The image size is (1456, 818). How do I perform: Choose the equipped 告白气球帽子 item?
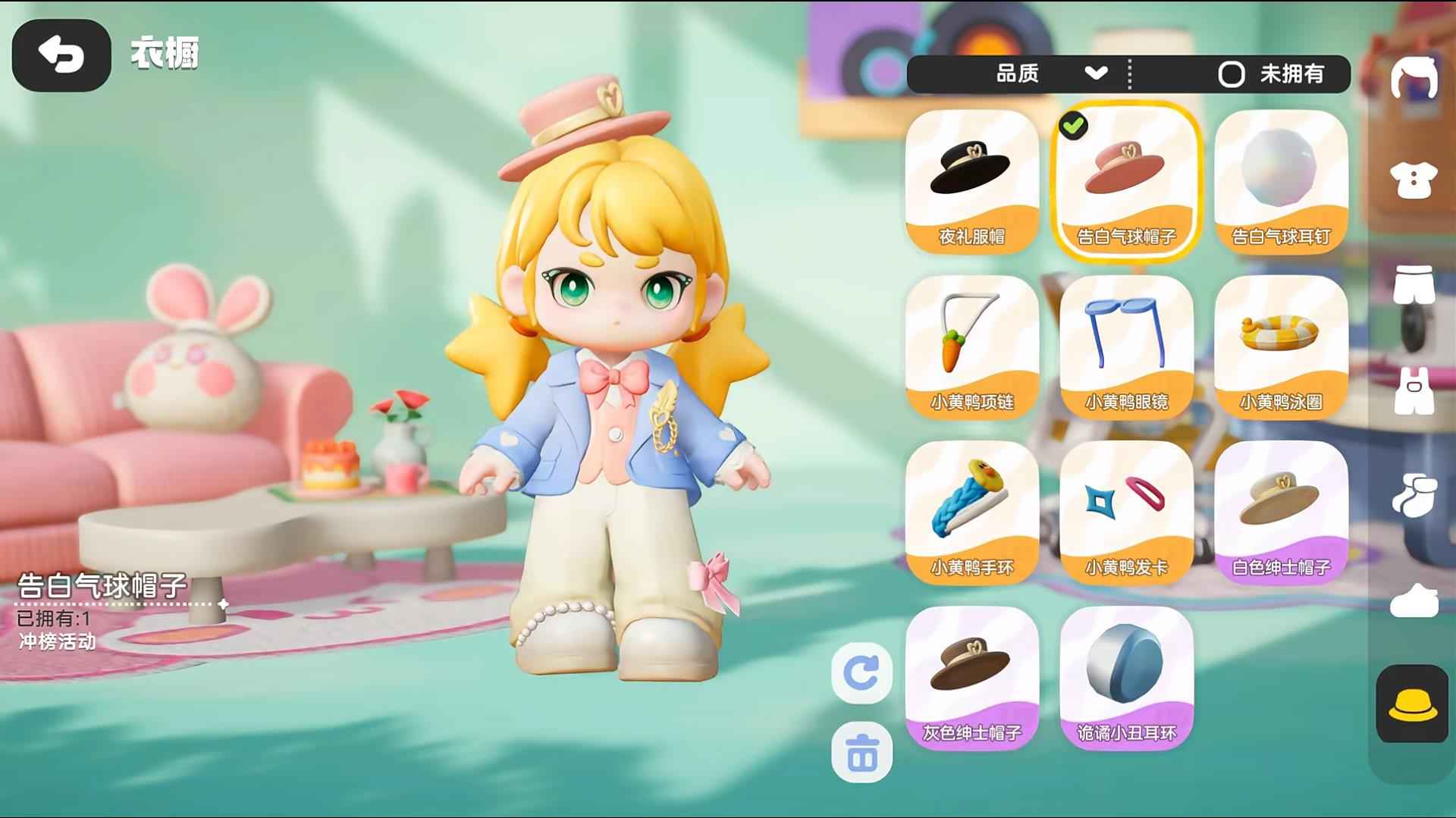click(x=1126, y=180)
